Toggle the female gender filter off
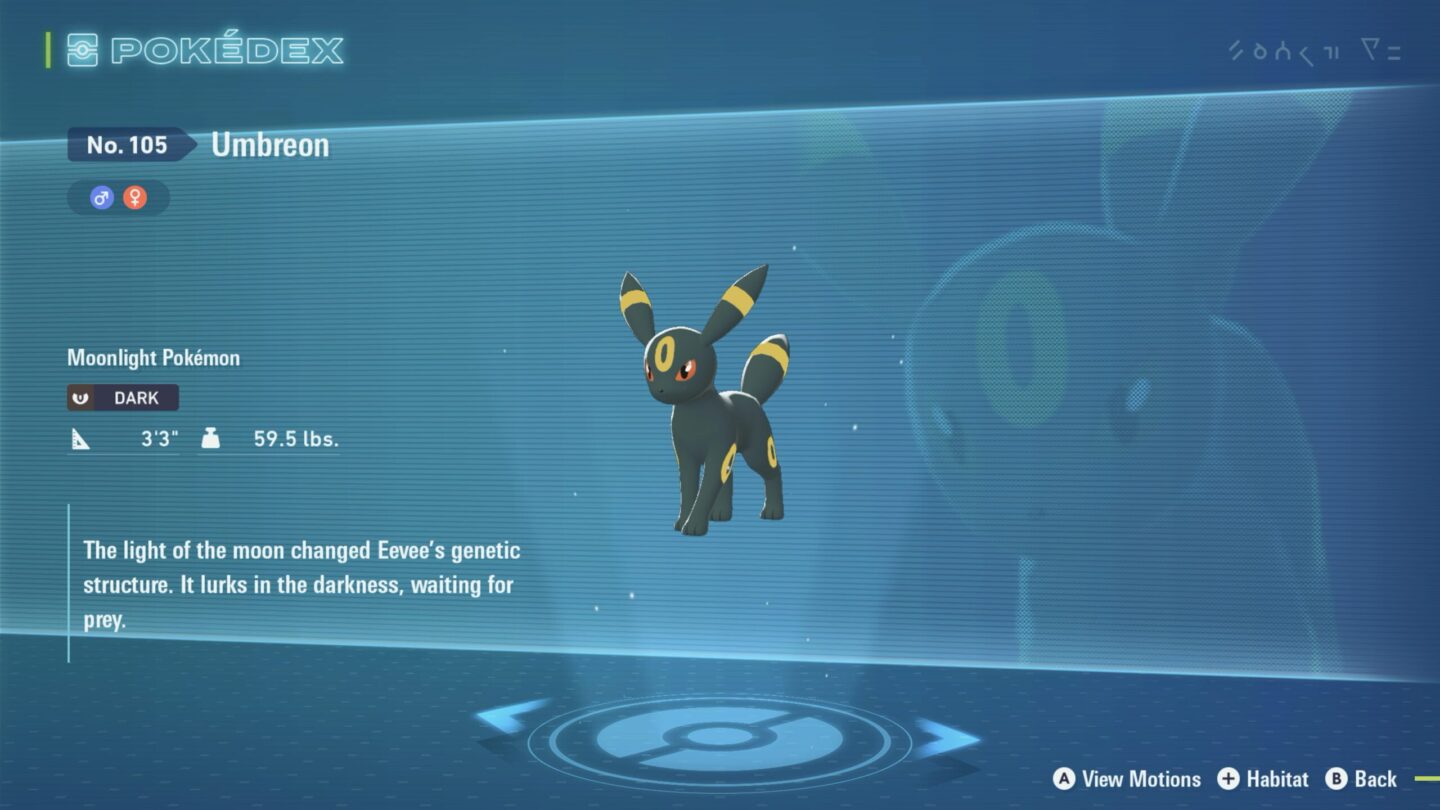1440x810 pixels. coord(135,197)
